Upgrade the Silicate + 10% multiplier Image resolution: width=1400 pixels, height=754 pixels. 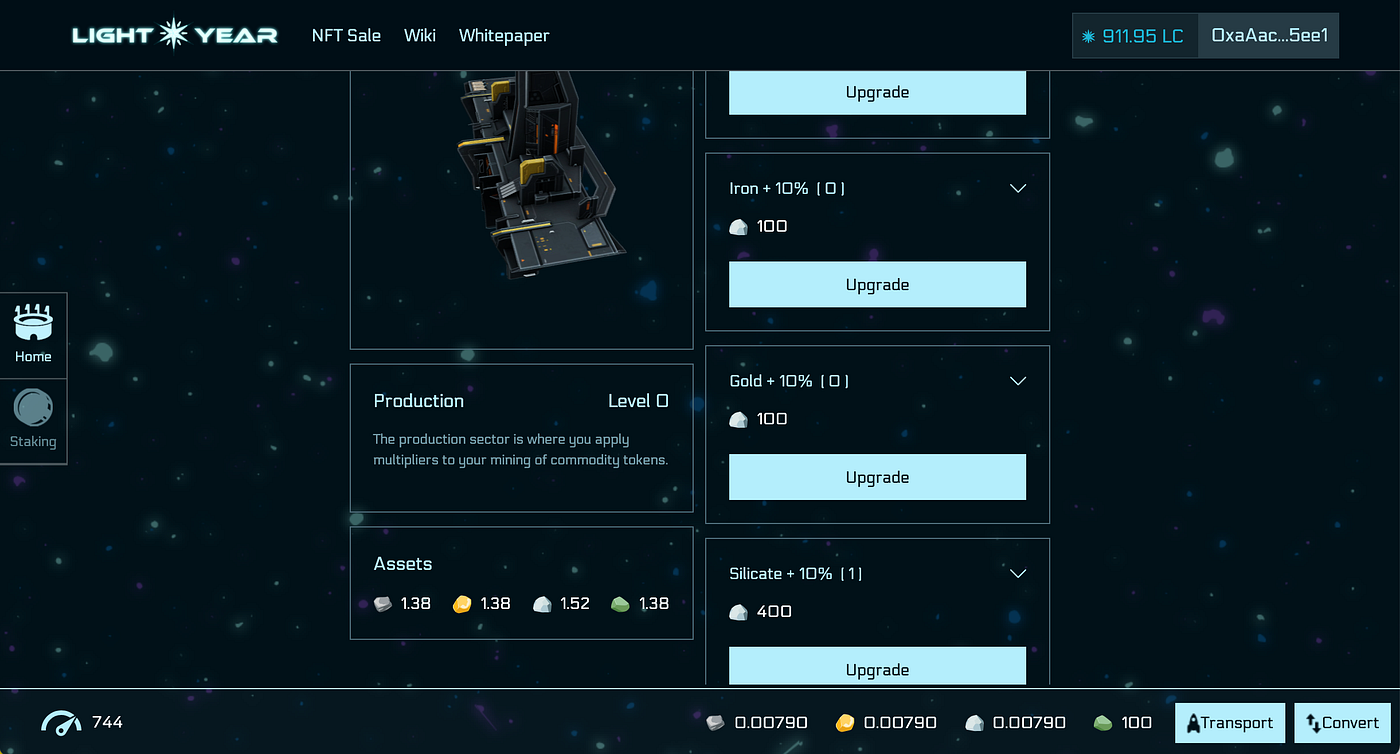(877, 668)
